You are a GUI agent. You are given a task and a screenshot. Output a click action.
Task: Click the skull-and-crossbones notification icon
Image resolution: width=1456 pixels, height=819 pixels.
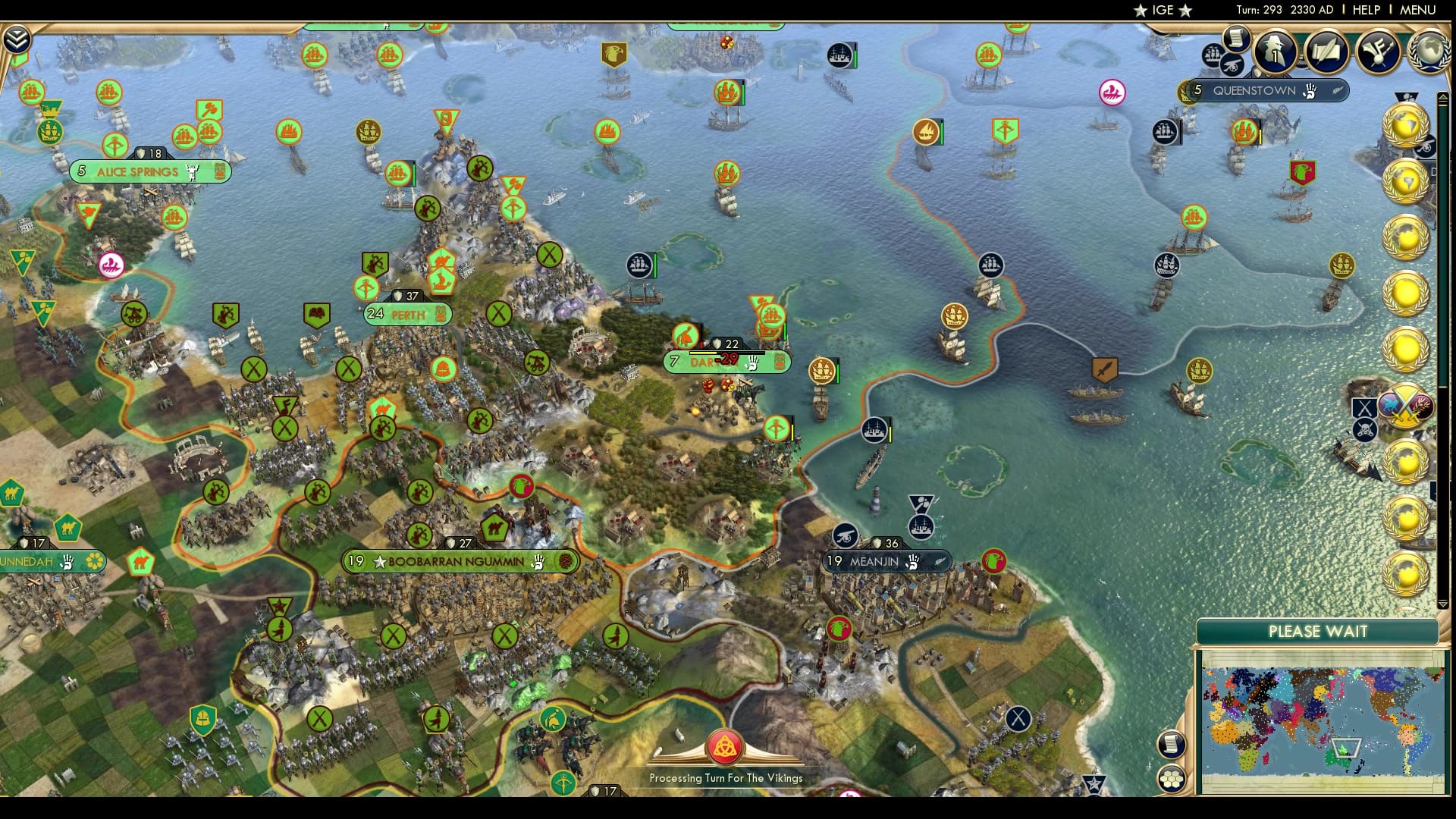(1365, 428)
